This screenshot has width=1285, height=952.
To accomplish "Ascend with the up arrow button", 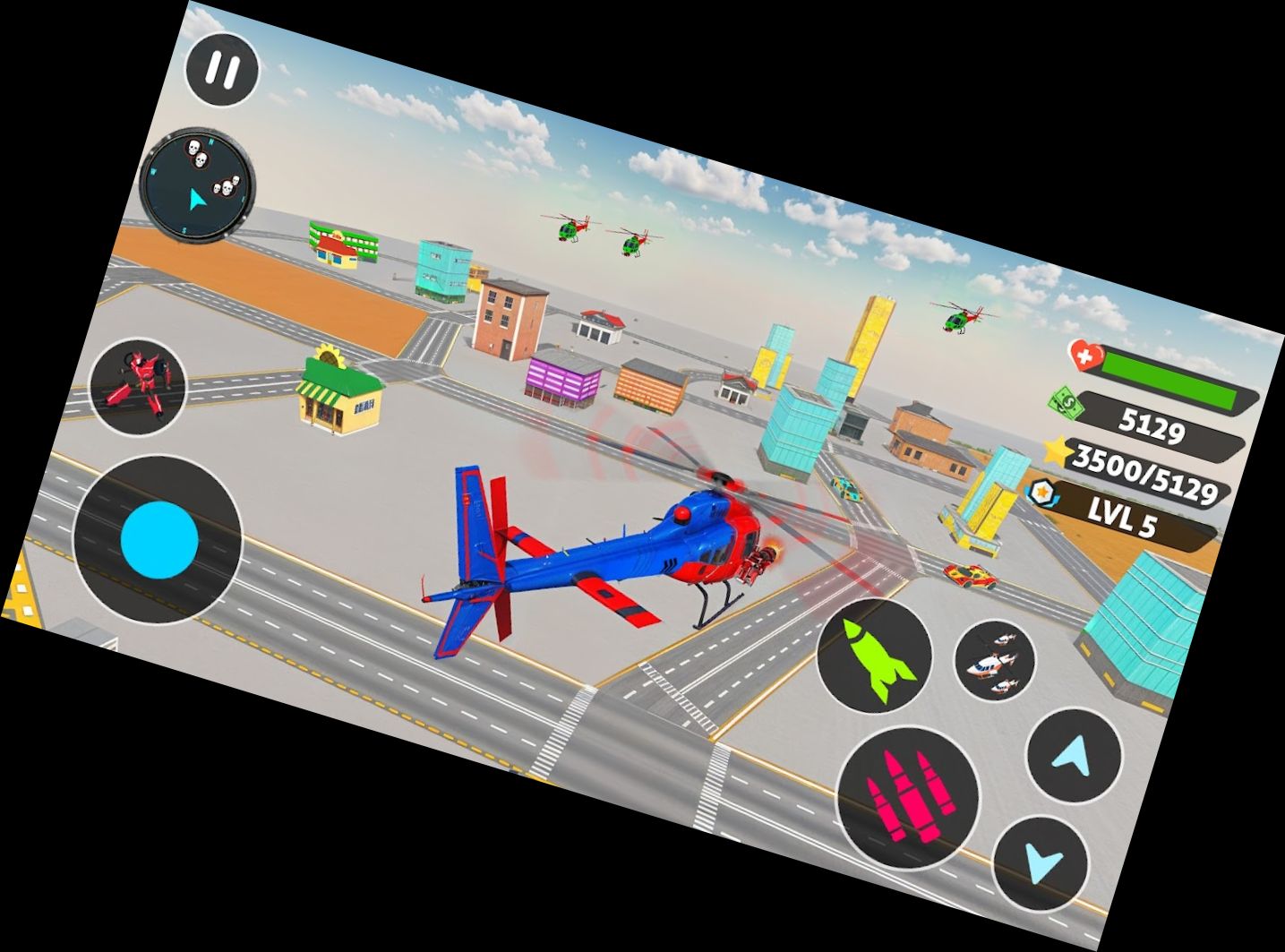I will point(1073,755).
